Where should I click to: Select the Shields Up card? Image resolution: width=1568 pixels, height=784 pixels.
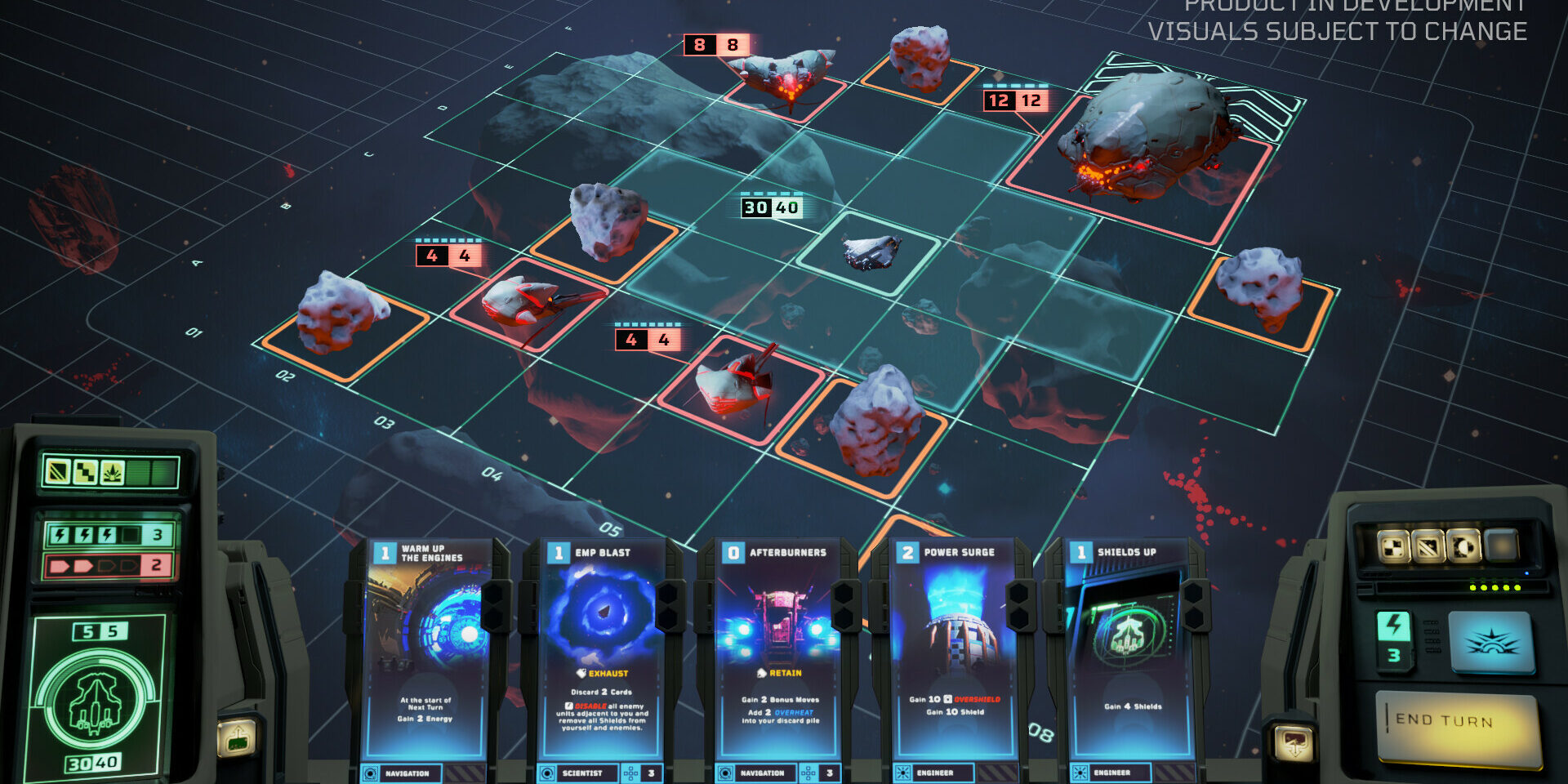[x=1130, y=653]
